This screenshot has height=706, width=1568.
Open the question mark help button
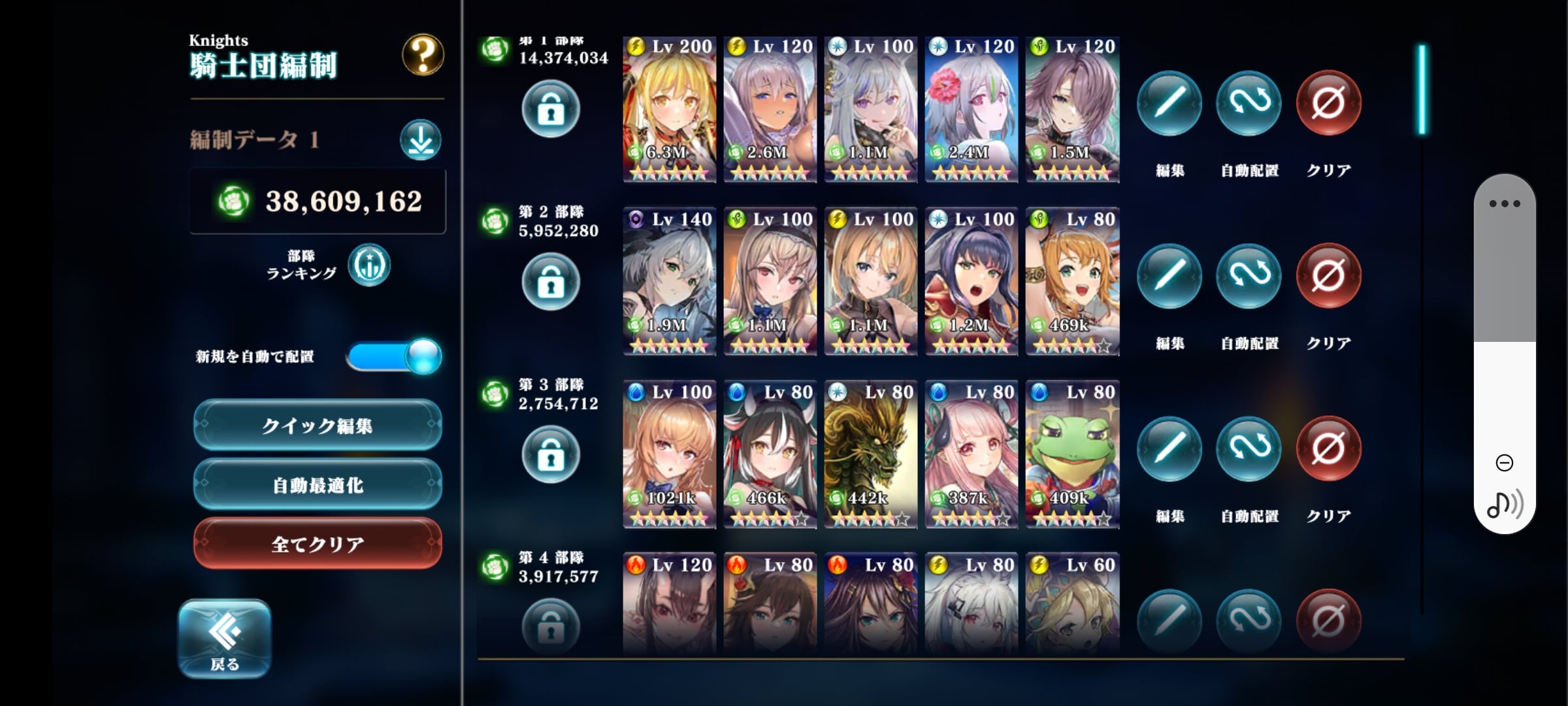click(423, 55)
